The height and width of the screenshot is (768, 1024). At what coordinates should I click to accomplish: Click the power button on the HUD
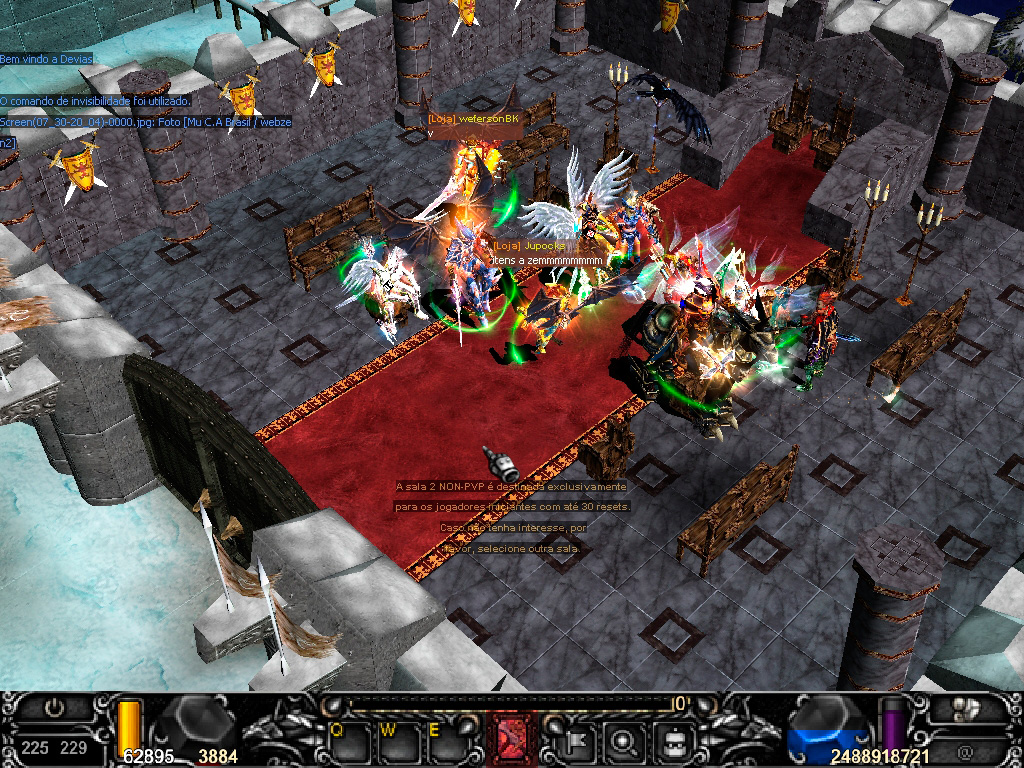(54, 708)
